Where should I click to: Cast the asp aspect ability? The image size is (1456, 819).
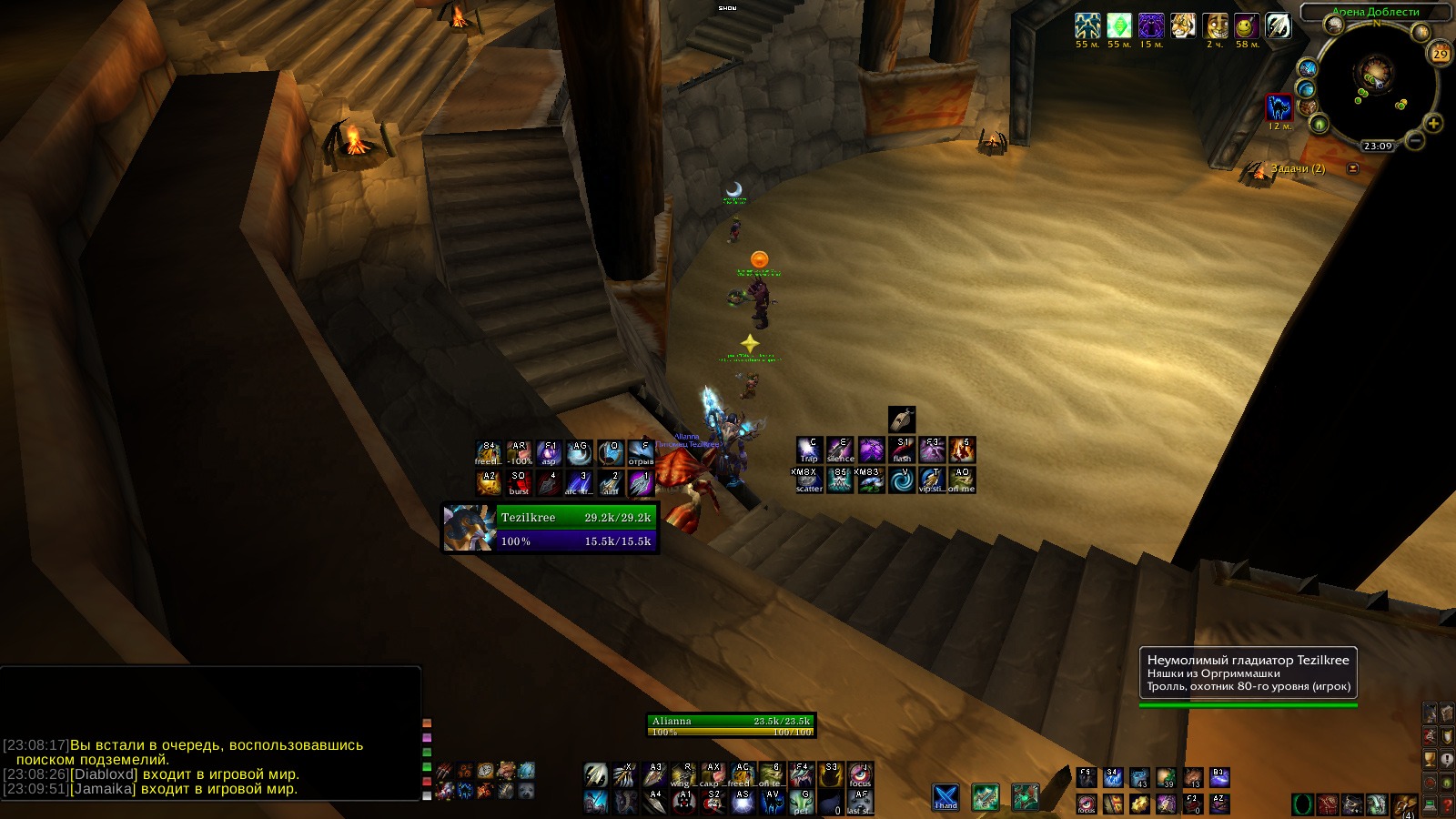tap(549, 452)
